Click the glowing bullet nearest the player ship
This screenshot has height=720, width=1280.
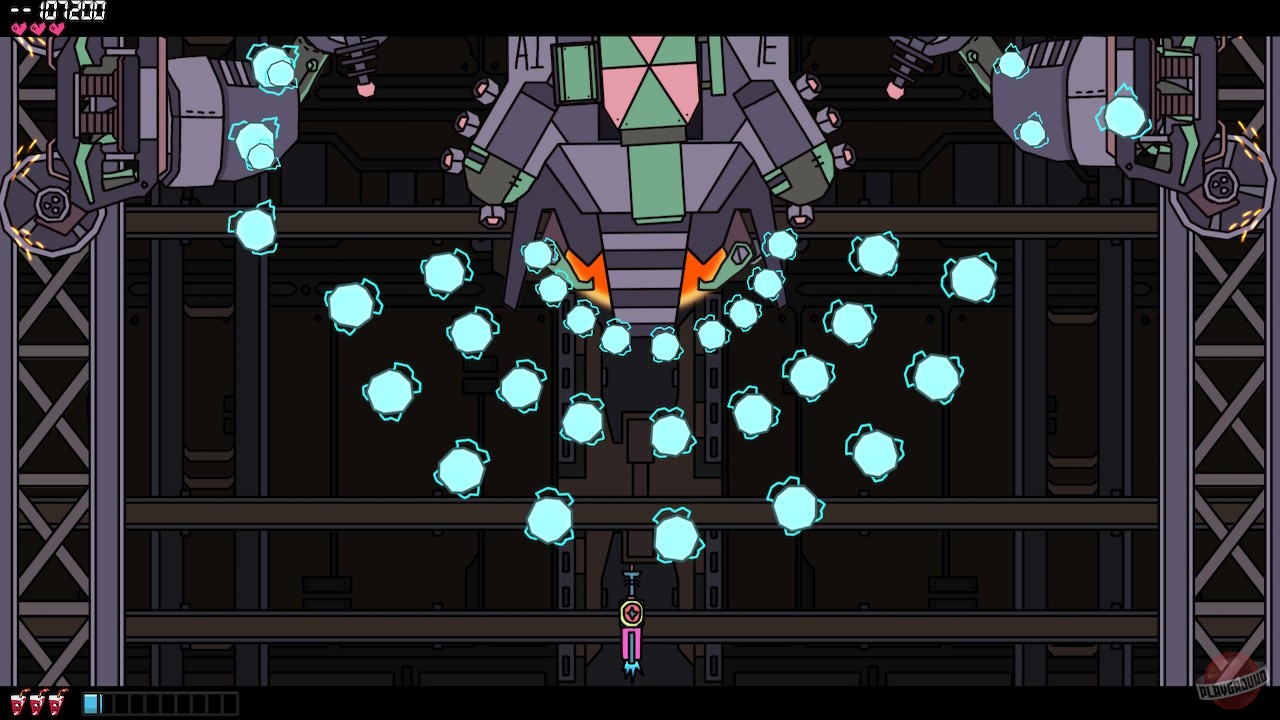point(677,537)
